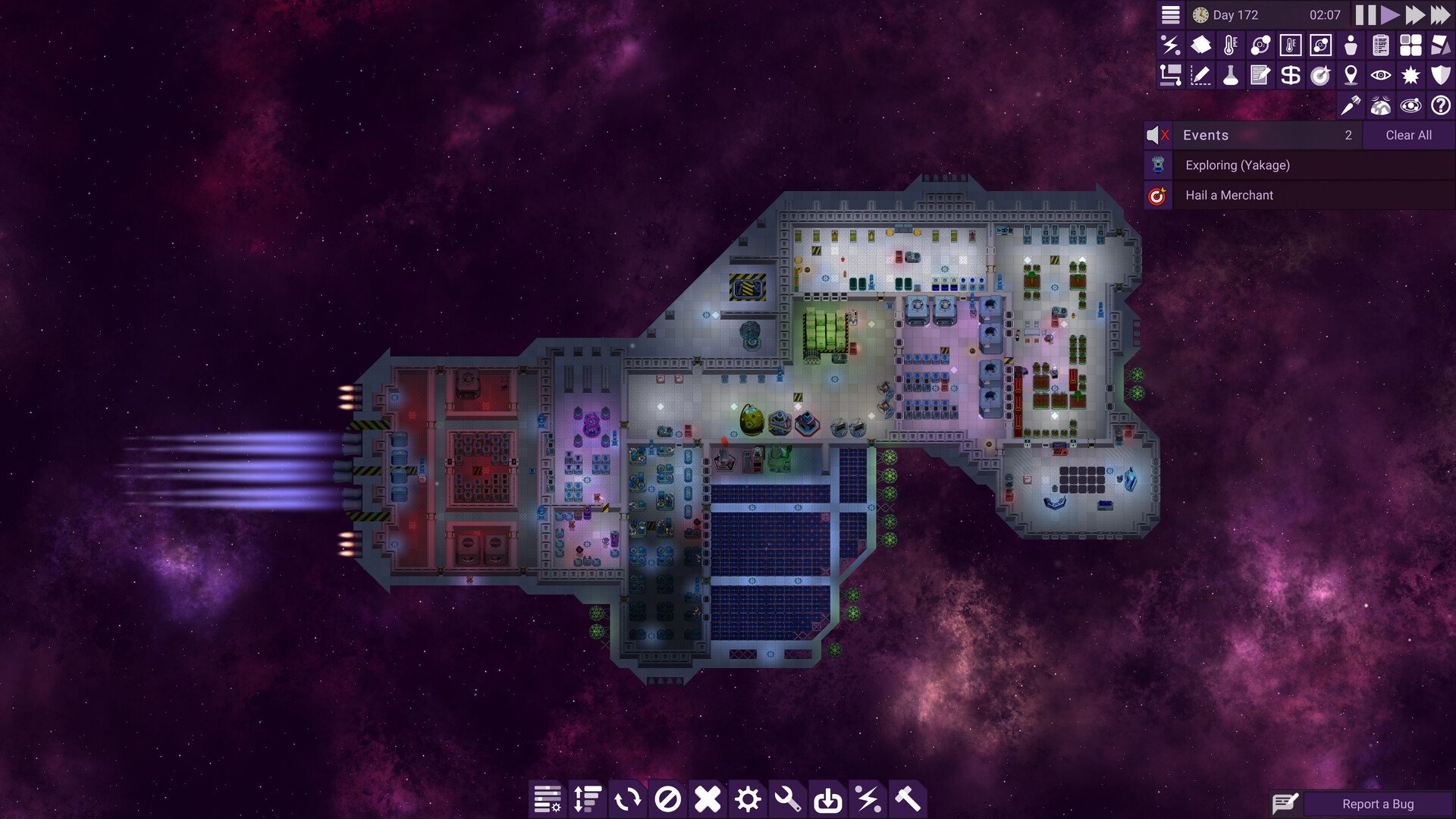Open the Hail a Merchant event
The image size is (1456, 819).
point(1228,195)
